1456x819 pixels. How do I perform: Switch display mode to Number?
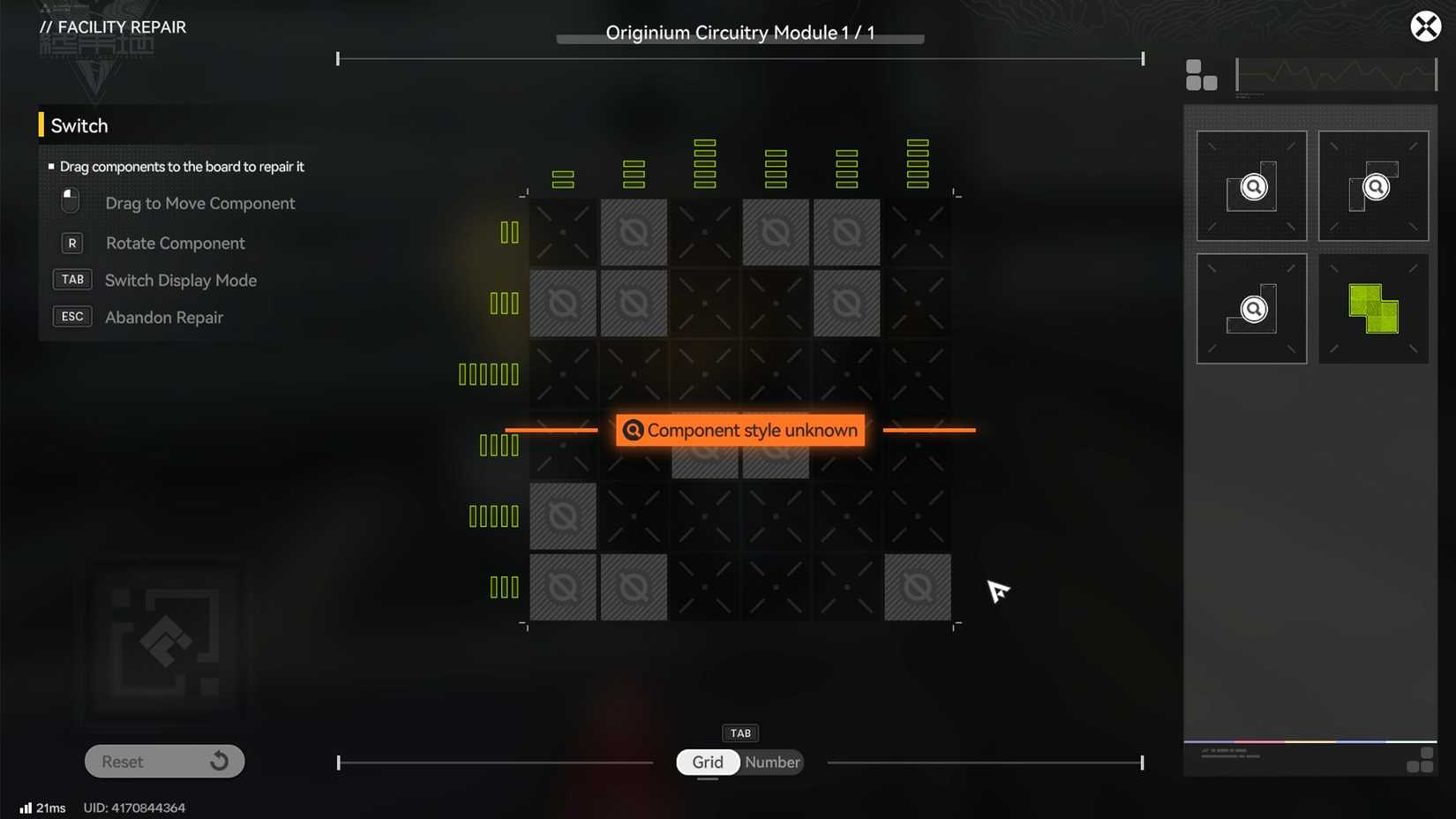click(x=772, y=762)
